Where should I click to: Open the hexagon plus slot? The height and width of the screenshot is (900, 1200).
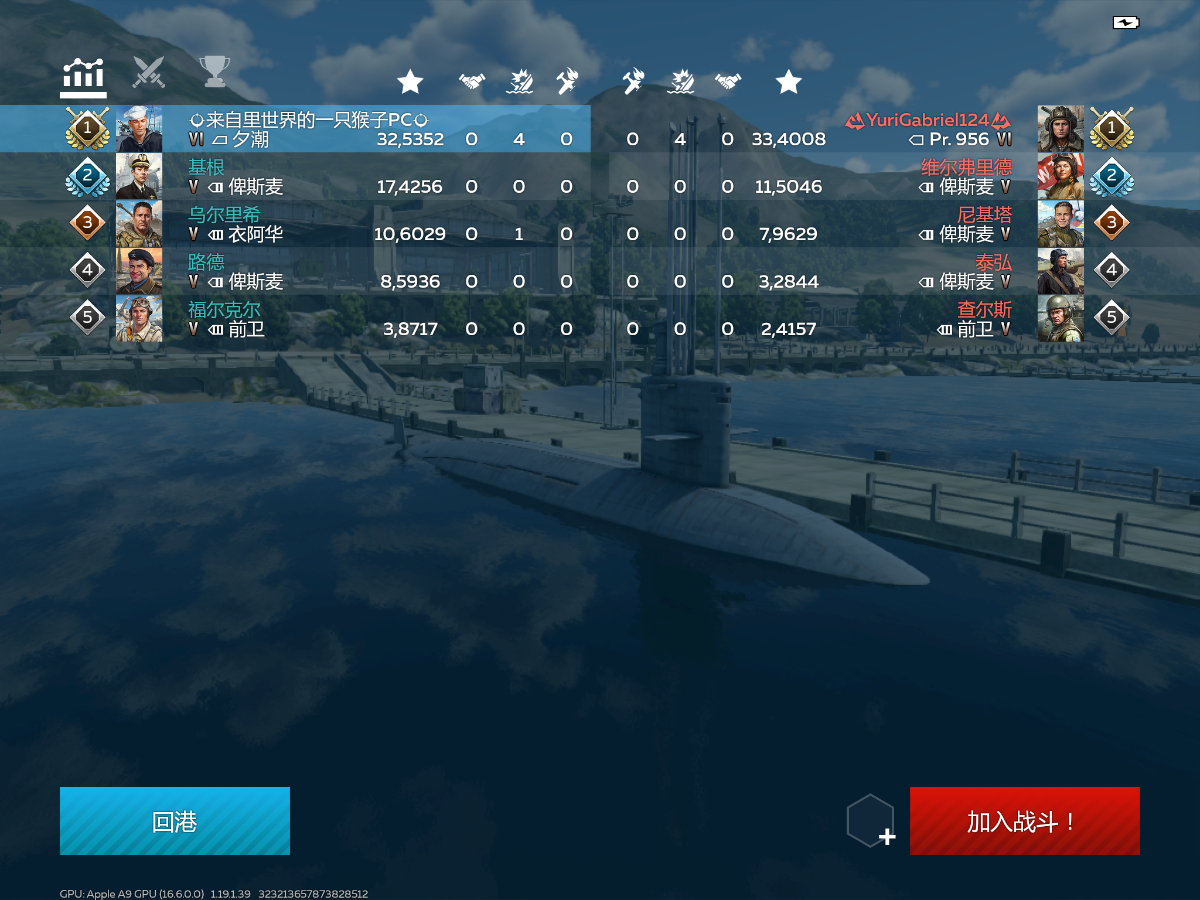[x=871, y=821]
